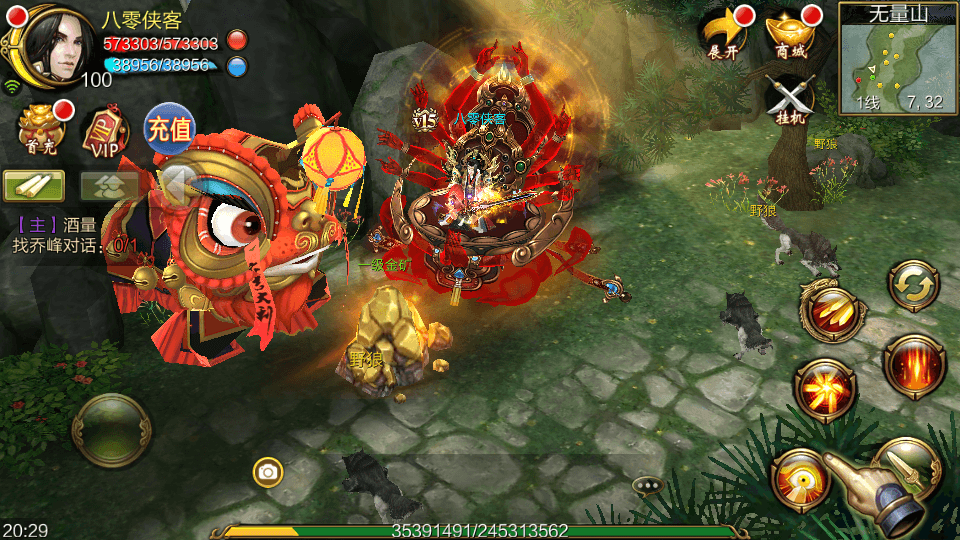Open the 首充 first-recharge gold bag
960x540 pixels.
pos(42,128)
